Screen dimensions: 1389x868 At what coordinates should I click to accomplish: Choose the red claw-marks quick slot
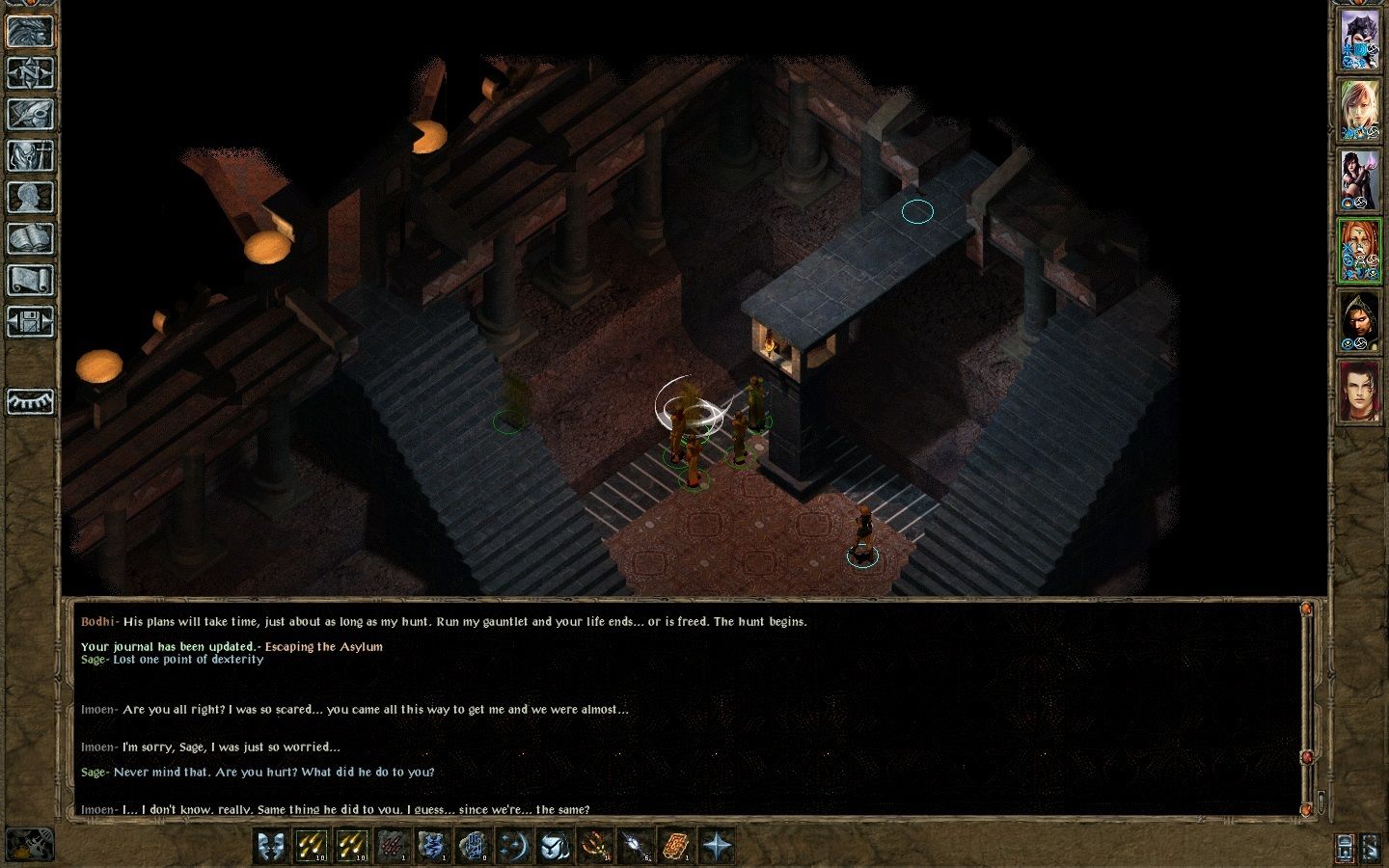point(392,846)
